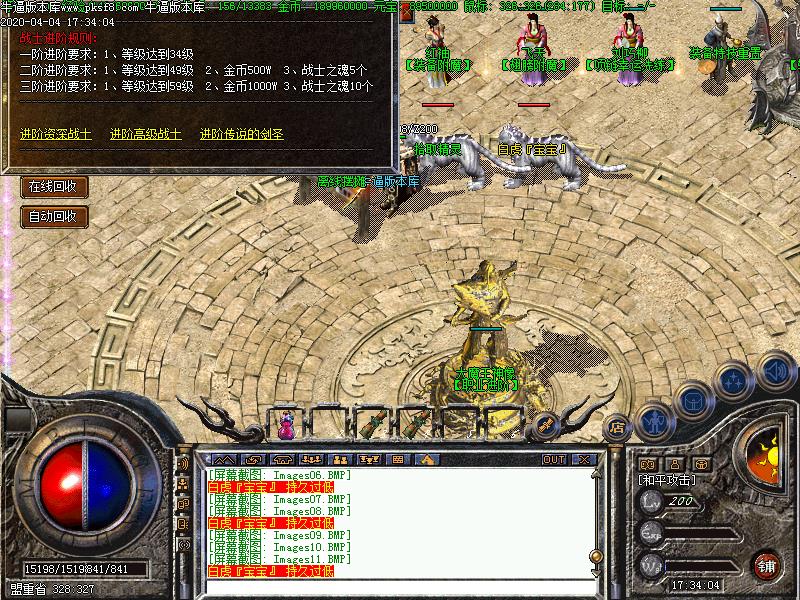Pick the 进阶传说的剑圣 advancement option
This screenshot has width=800, height=600.
[x=241, y=134]
